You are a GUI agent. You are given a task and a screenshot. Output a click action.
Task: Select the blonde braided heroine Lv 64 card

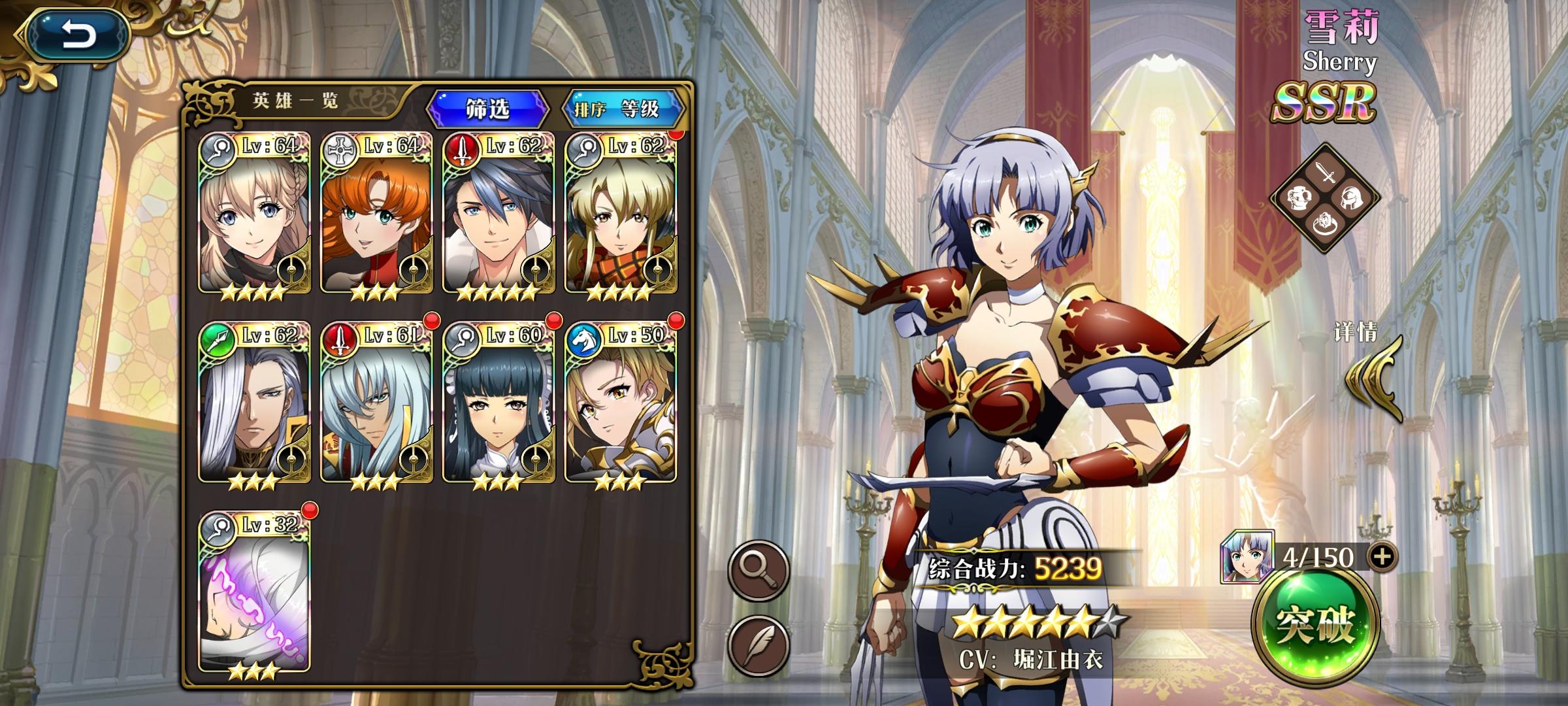click(254, 214)
